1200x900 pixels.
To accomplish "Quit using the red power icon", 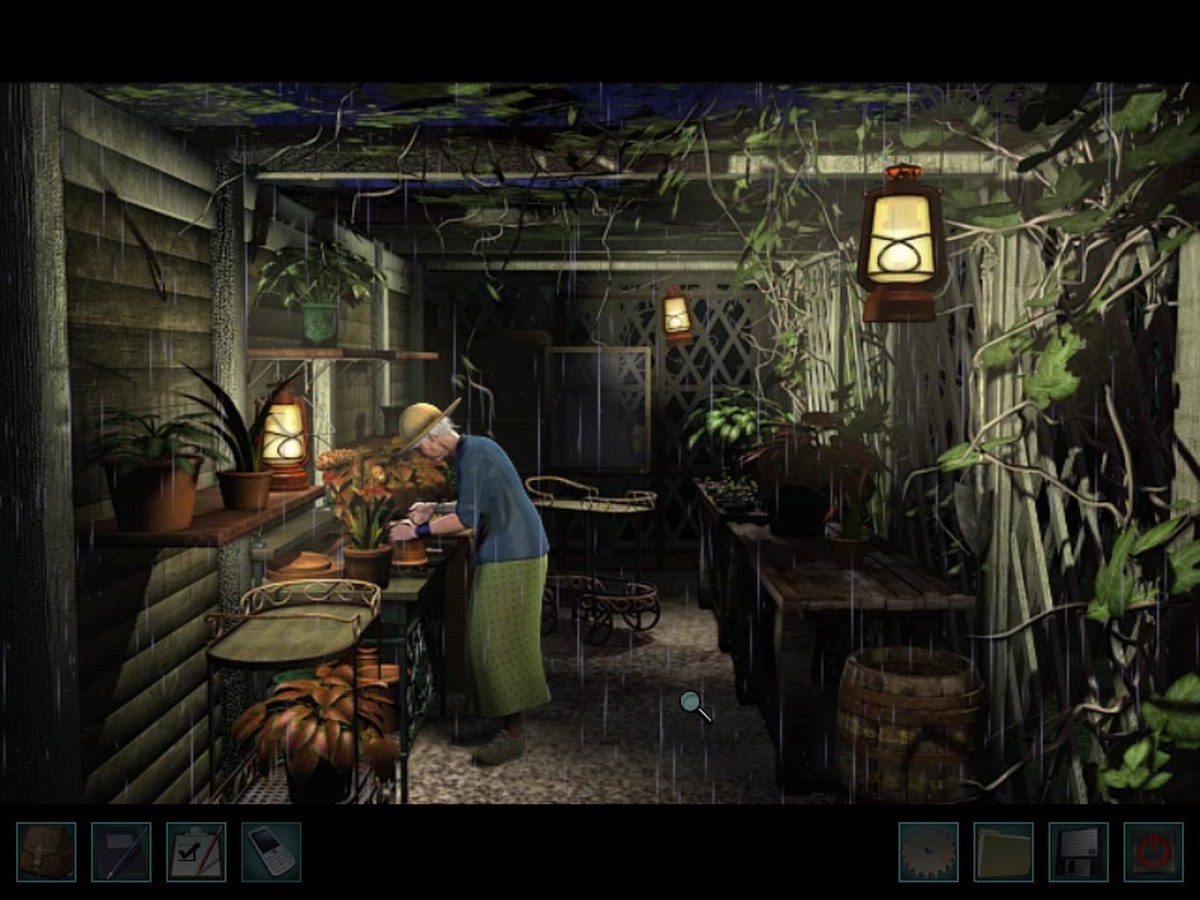I will coord(1153,852).
